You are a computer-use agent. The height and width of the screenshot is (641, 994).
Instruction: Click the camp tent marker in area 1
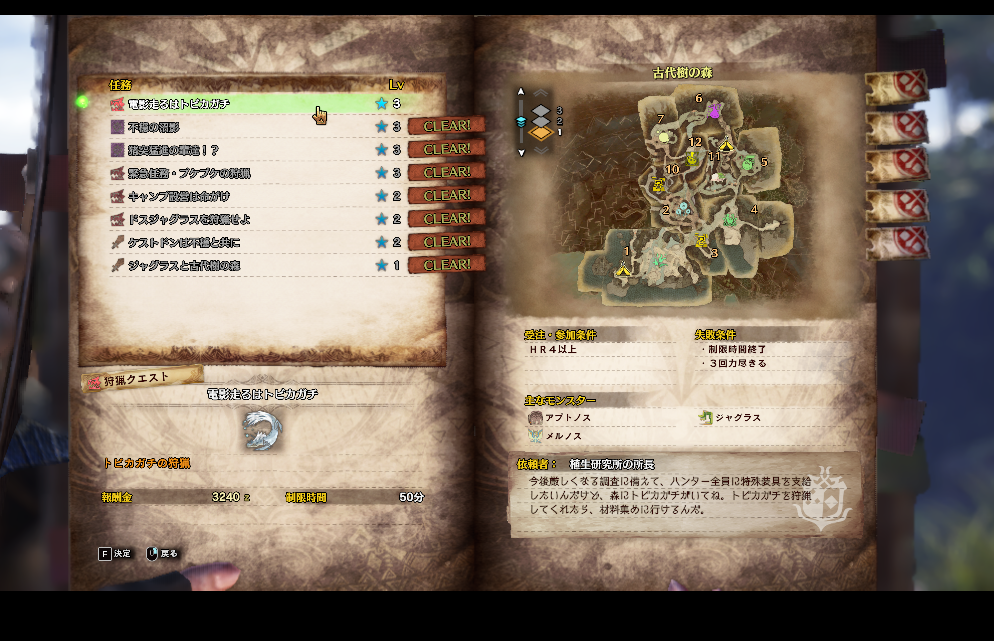click(x=625, y=267)
